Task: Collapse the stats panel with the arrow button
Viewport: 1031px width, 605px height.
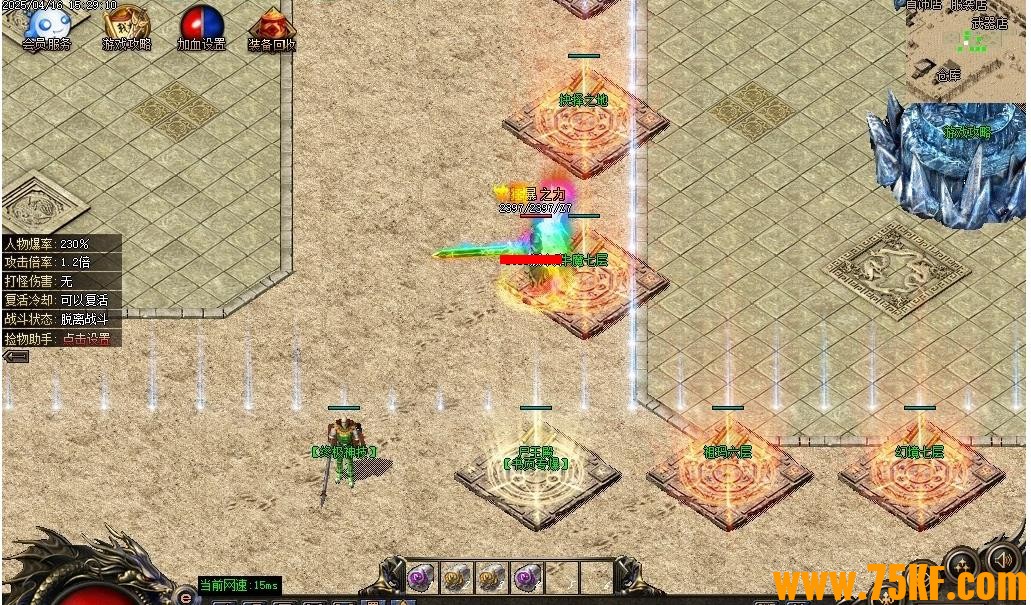Action: 15,356
